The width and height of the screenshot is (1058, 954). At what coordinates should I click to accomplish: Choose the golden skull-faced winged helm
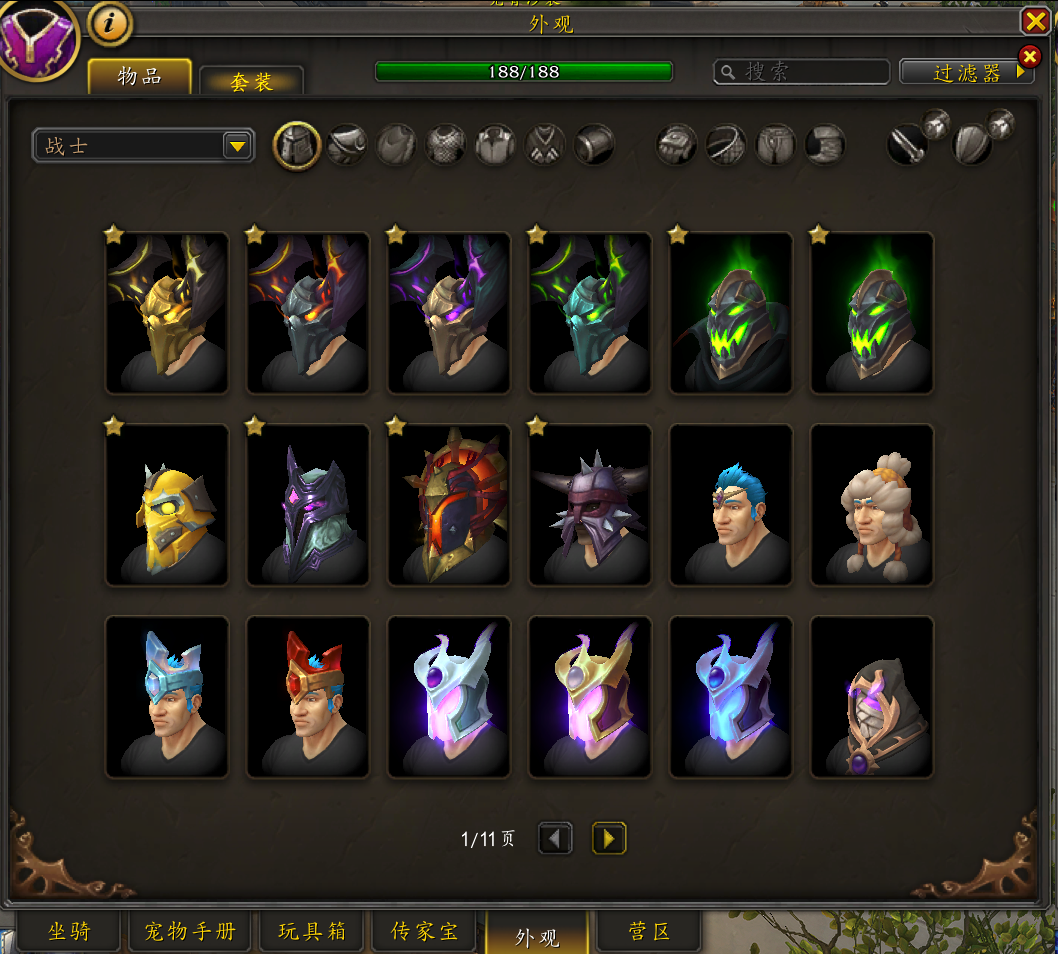tap(167, 314)
